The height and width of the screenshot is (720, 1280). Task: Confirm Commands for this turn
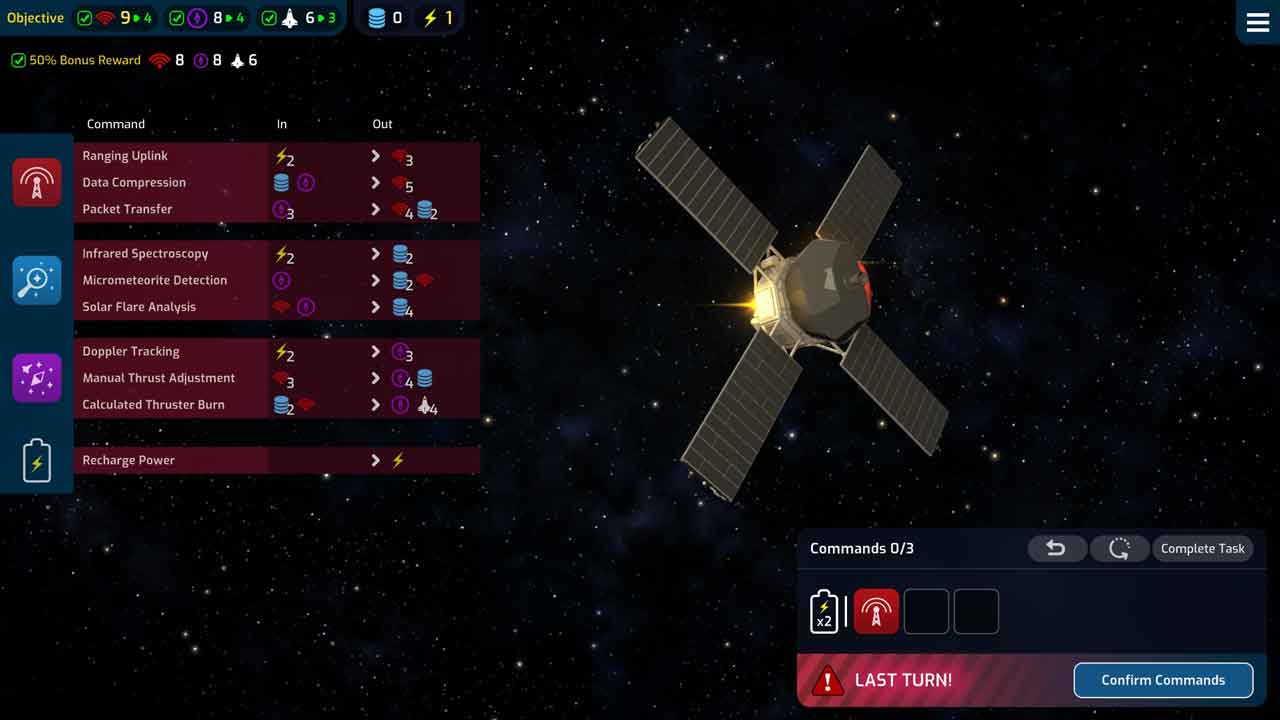click(1162, 680)
